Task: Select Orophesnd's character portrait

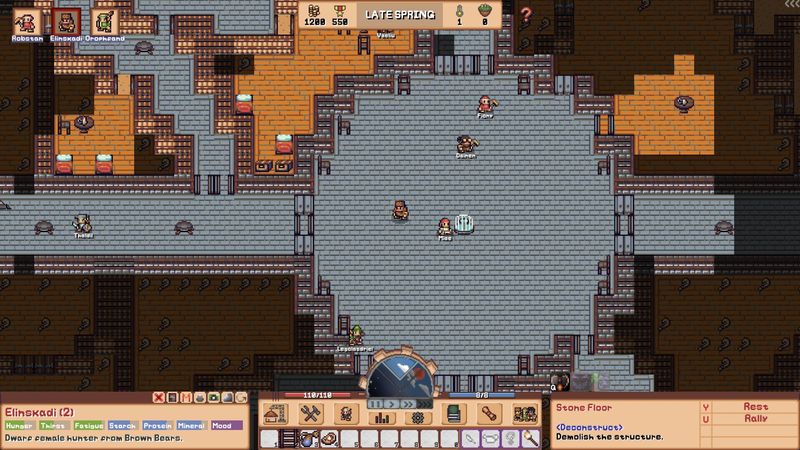Action: pos(105,20)
